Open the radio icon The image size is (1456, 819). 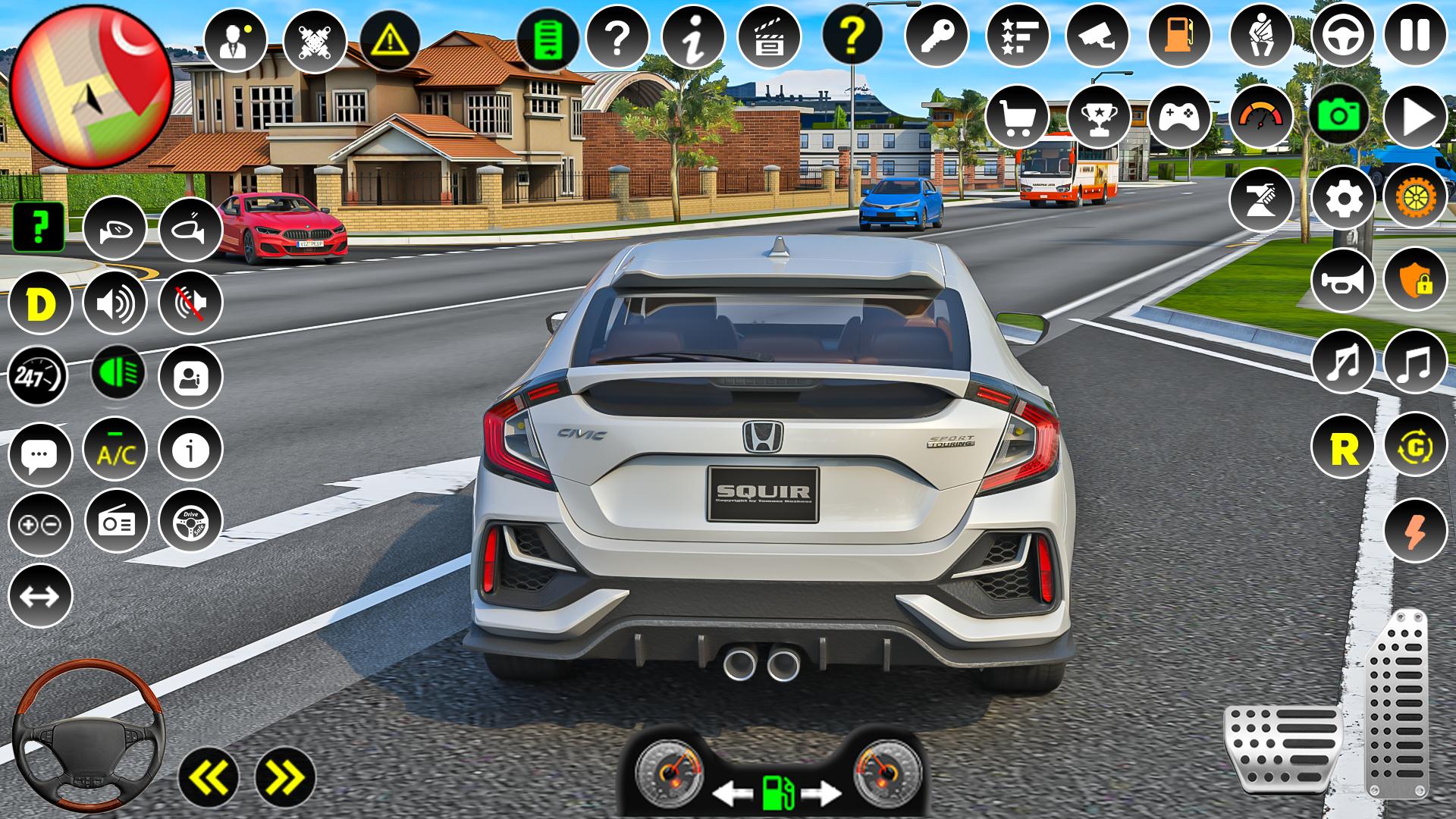(116, 521)
